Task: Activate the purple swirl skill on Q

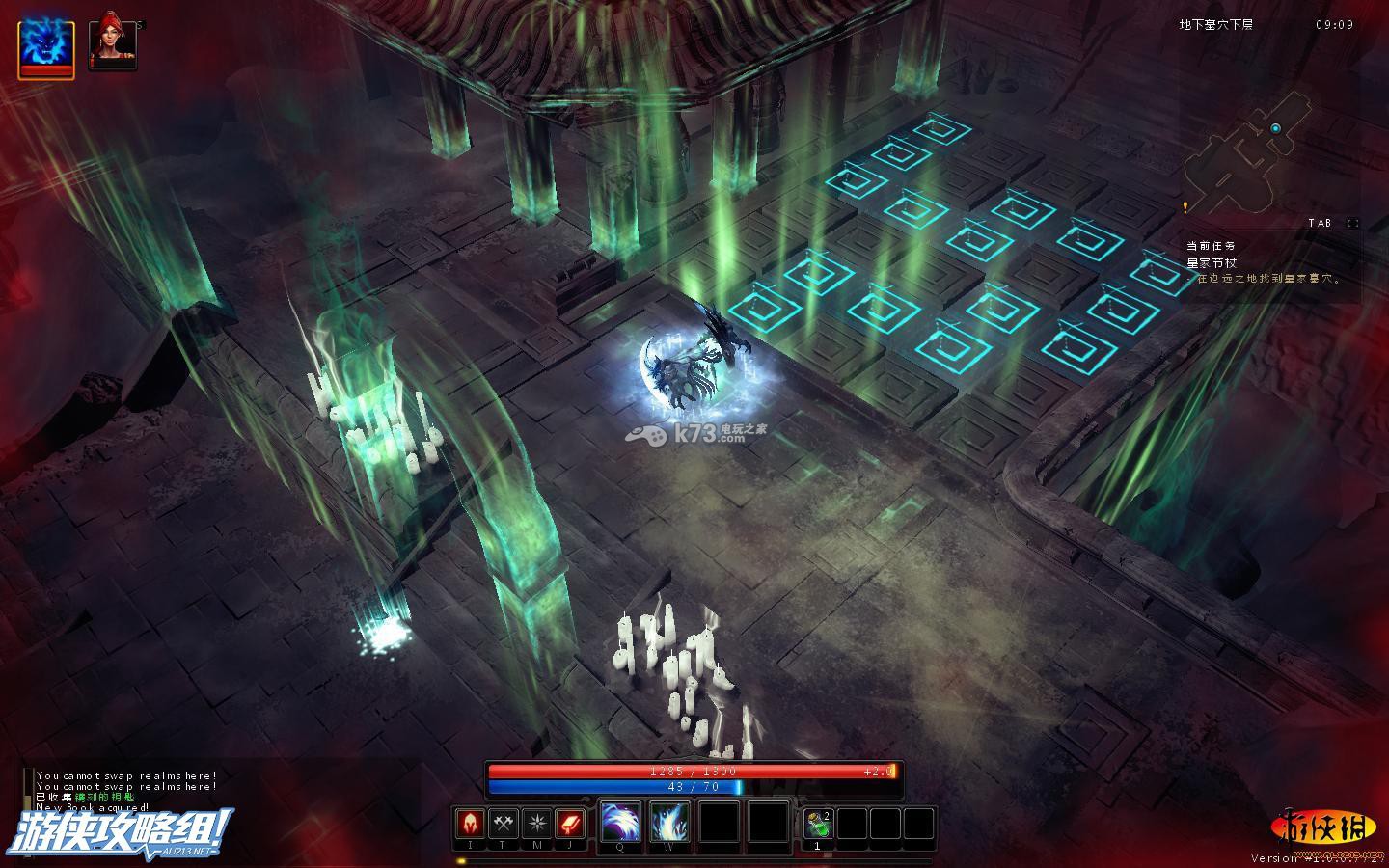Action: (x=620, y=823)
